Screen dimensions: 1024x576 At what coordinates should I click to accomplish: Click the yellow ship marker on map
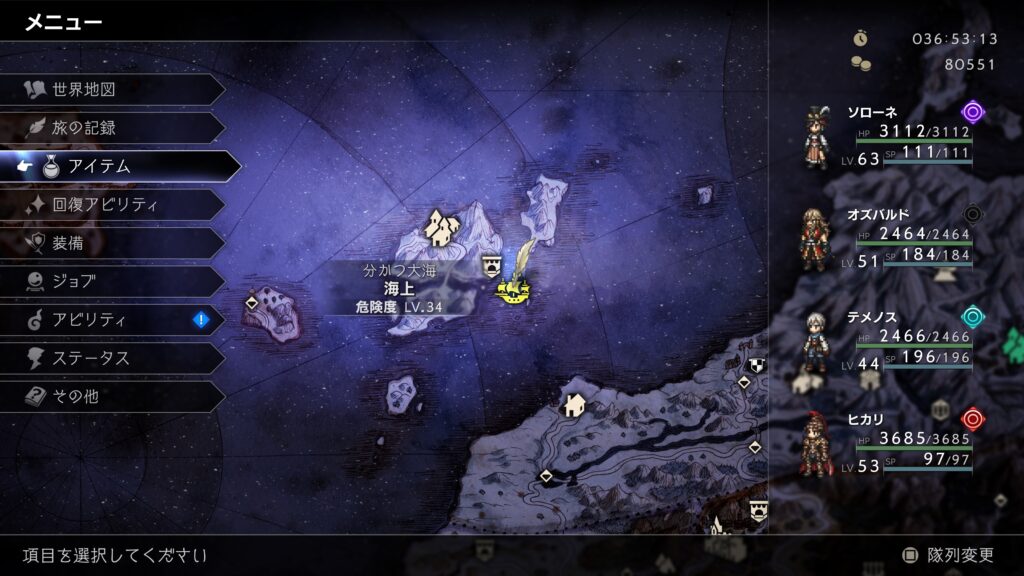(514, 290)
